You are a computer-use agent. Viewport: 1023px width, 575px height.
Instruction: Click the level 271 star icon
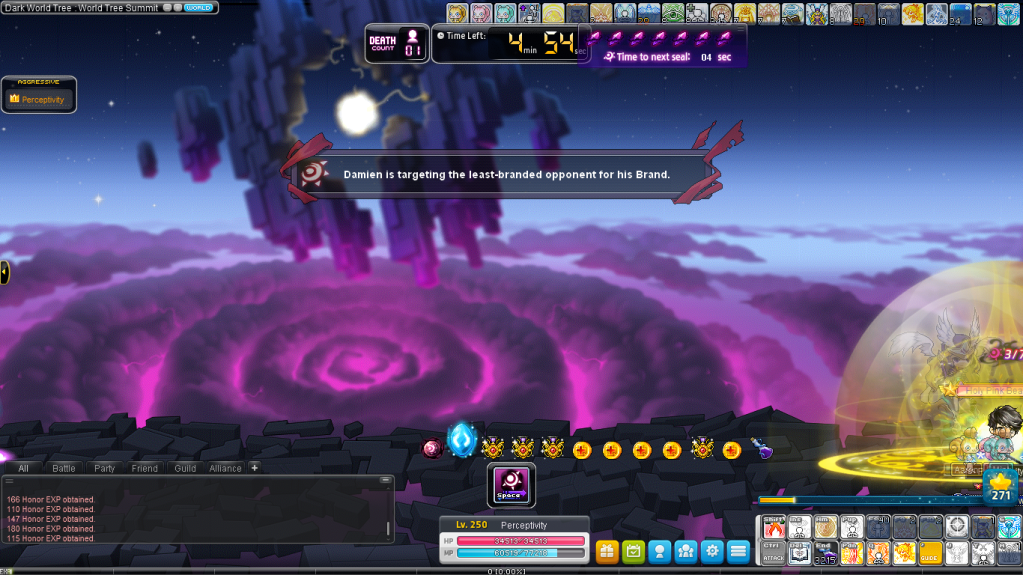[1000, 487]
